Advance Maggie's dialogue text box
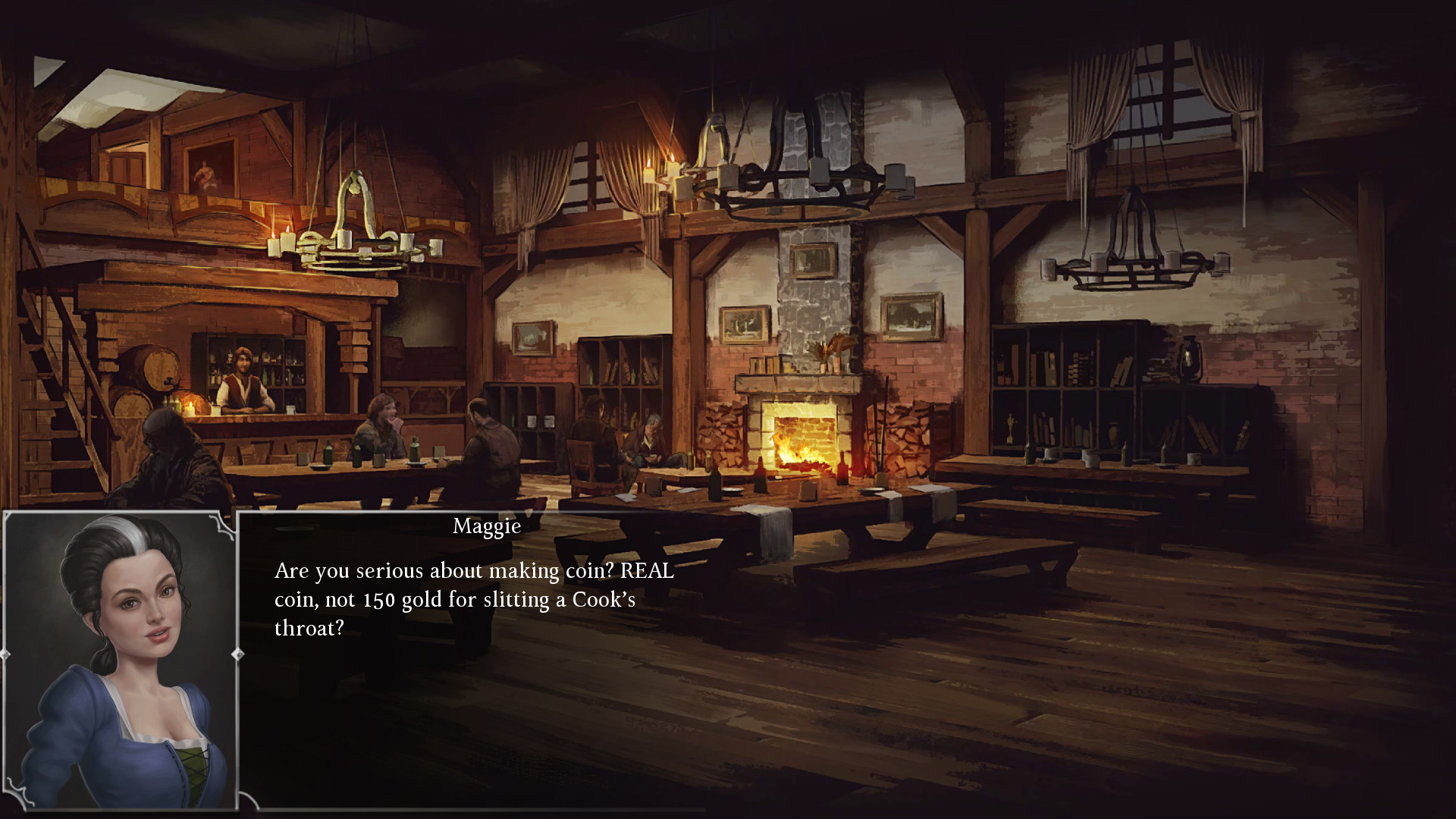Image resolution: width=1456 pixels, height=819 pixels. point(473,658)
